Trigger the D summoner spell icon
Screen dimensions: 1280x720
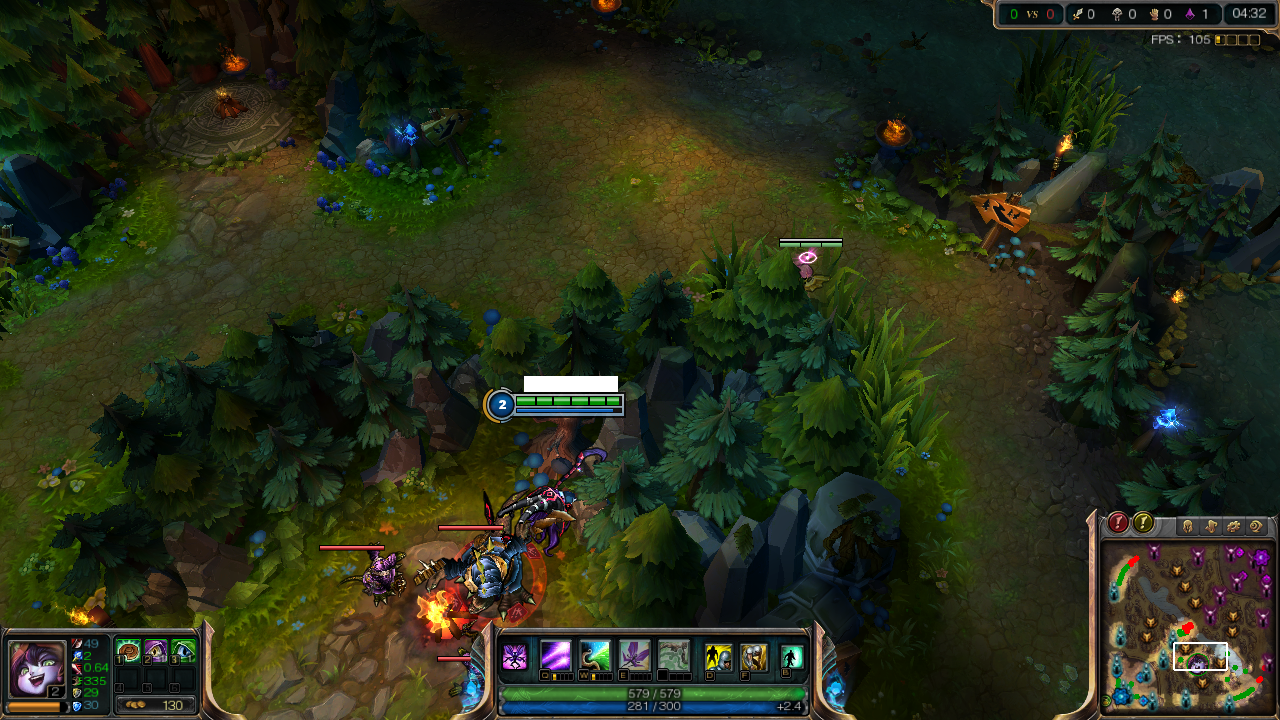tap(718, 657)
